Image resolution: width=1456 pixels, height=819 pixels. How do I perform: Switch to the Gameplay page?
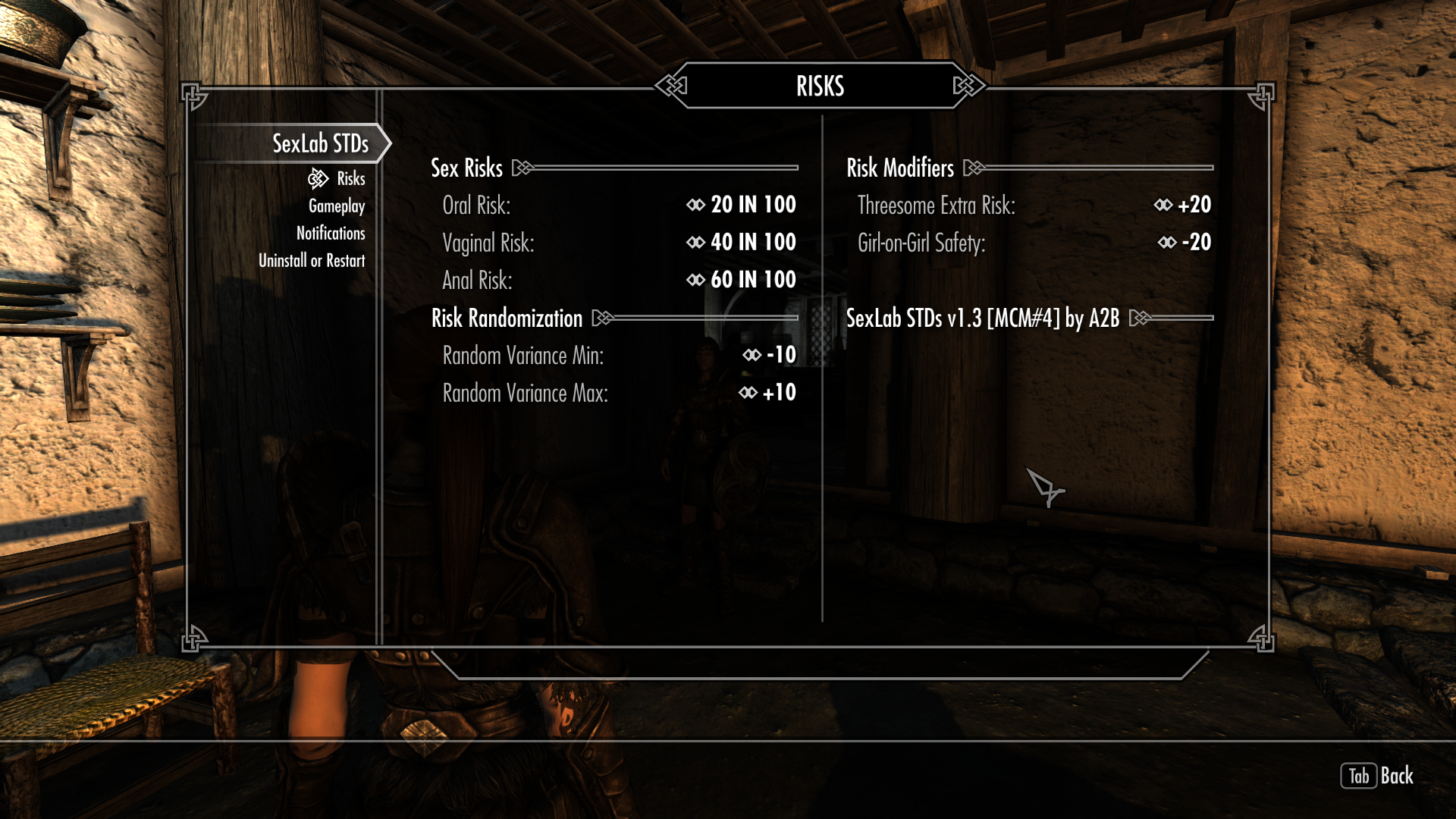coord(336,206)
